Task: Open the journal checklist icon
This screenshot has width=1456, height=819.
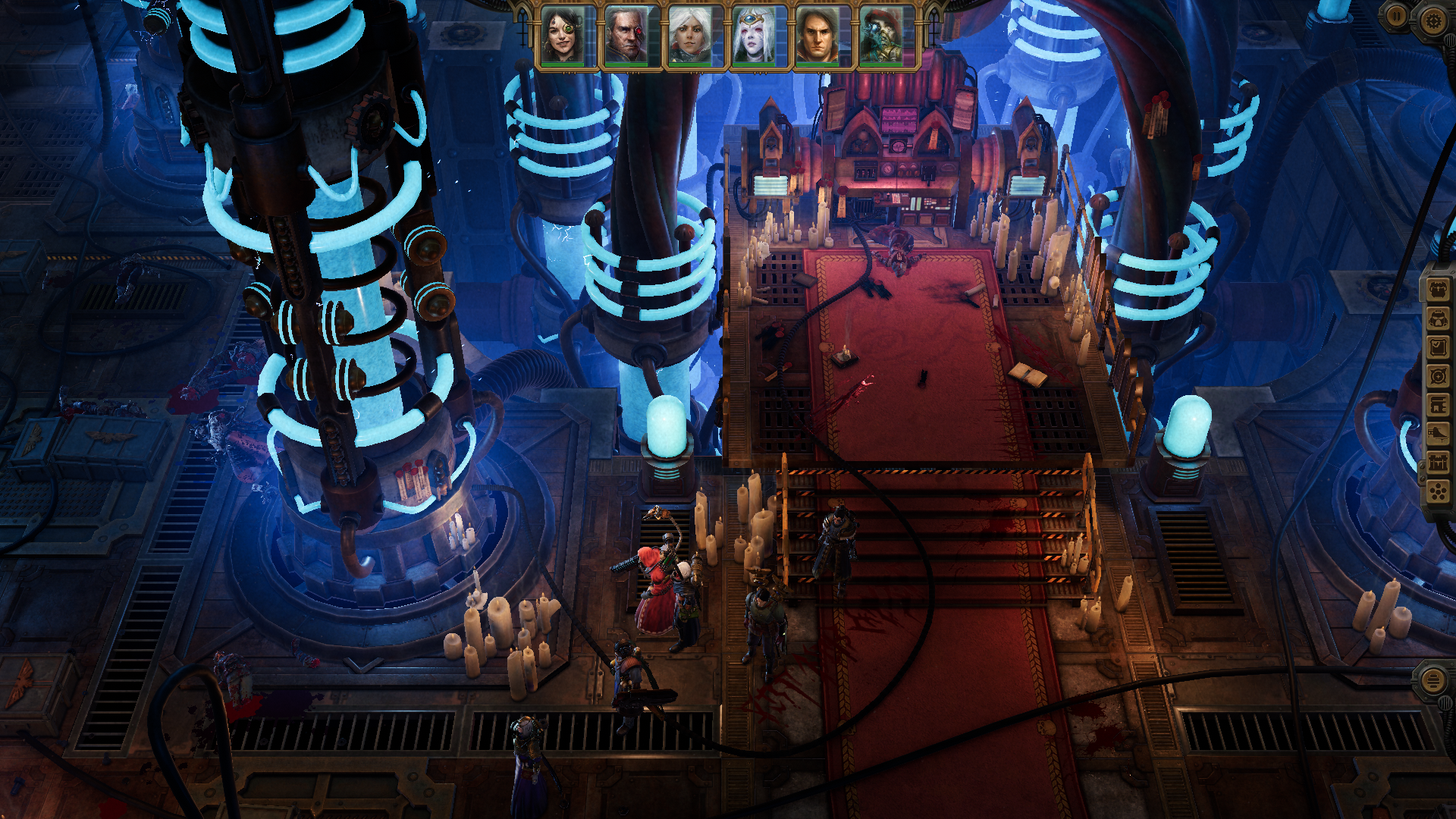Action: pyautogui.click(x=1438, y=347)
